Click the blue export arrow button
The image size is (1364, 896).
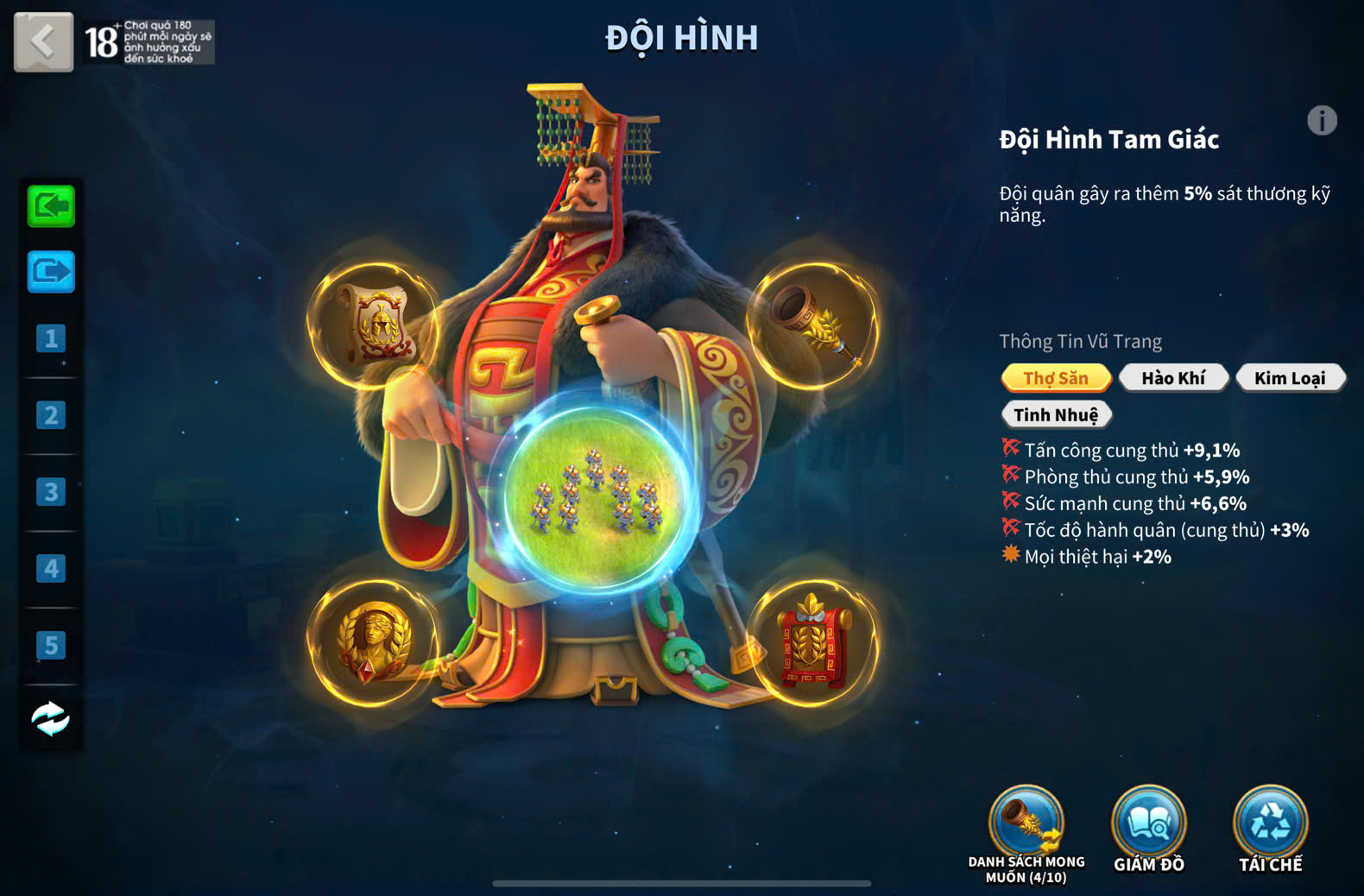click(x=51, y=273)
